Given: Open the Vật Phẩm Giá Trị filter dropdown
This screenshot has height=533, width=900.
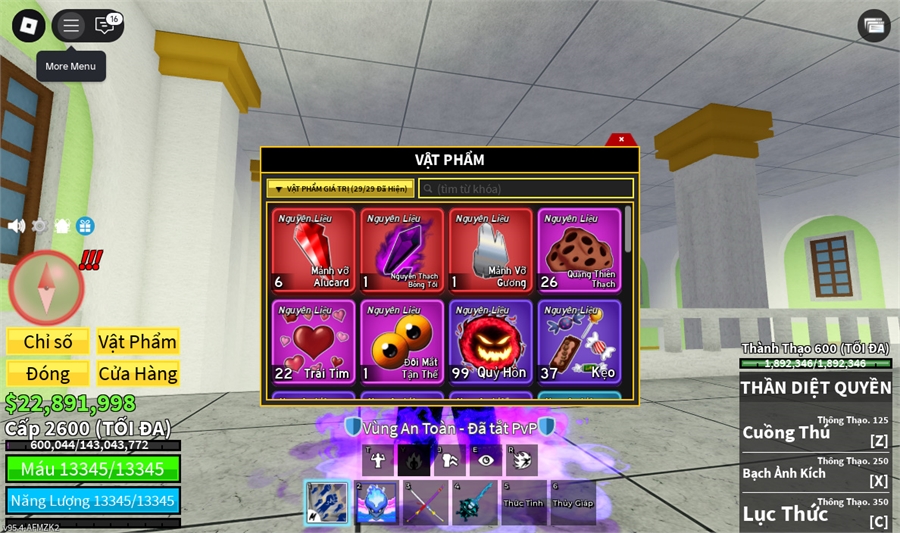Looking at the screenshot, I should (339, 188).
